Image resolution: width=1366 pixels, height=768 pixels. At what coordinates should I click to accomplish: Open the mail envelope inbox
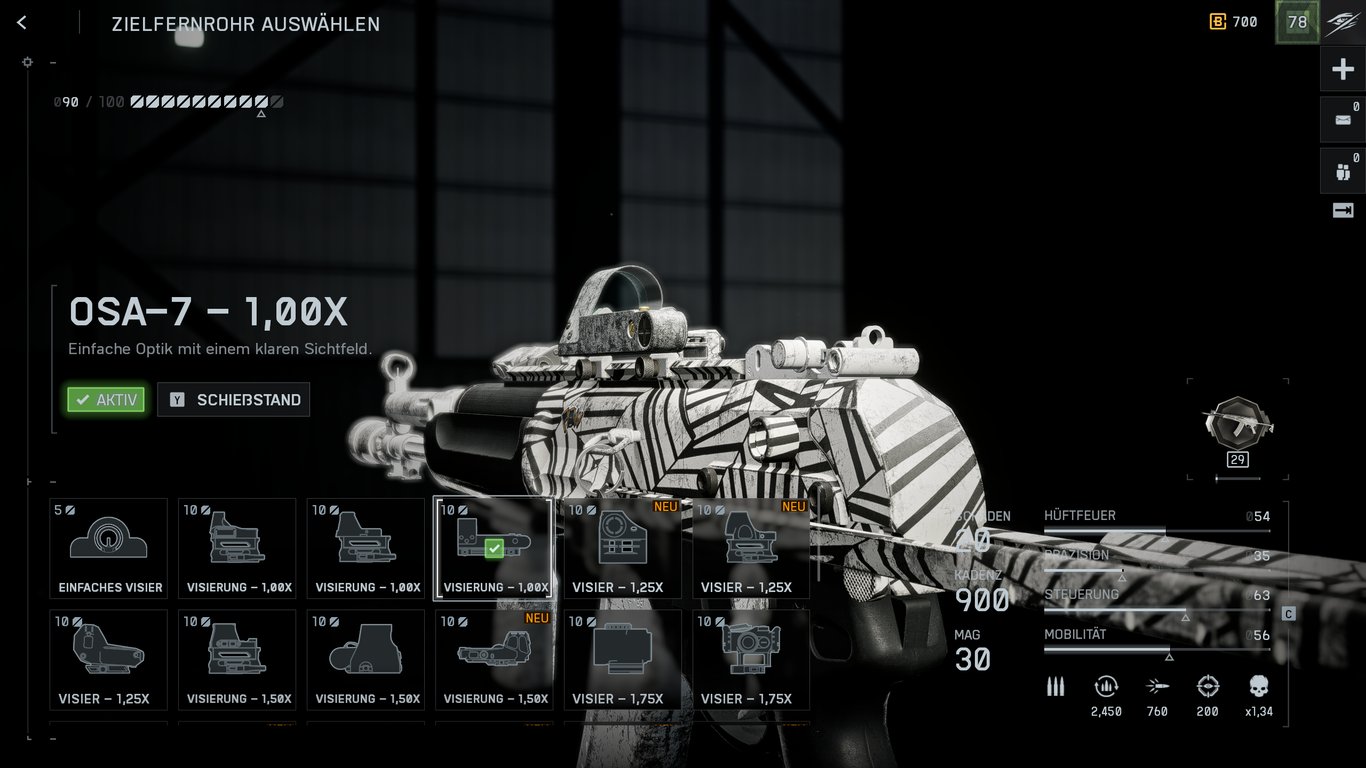coord(1343,119)
